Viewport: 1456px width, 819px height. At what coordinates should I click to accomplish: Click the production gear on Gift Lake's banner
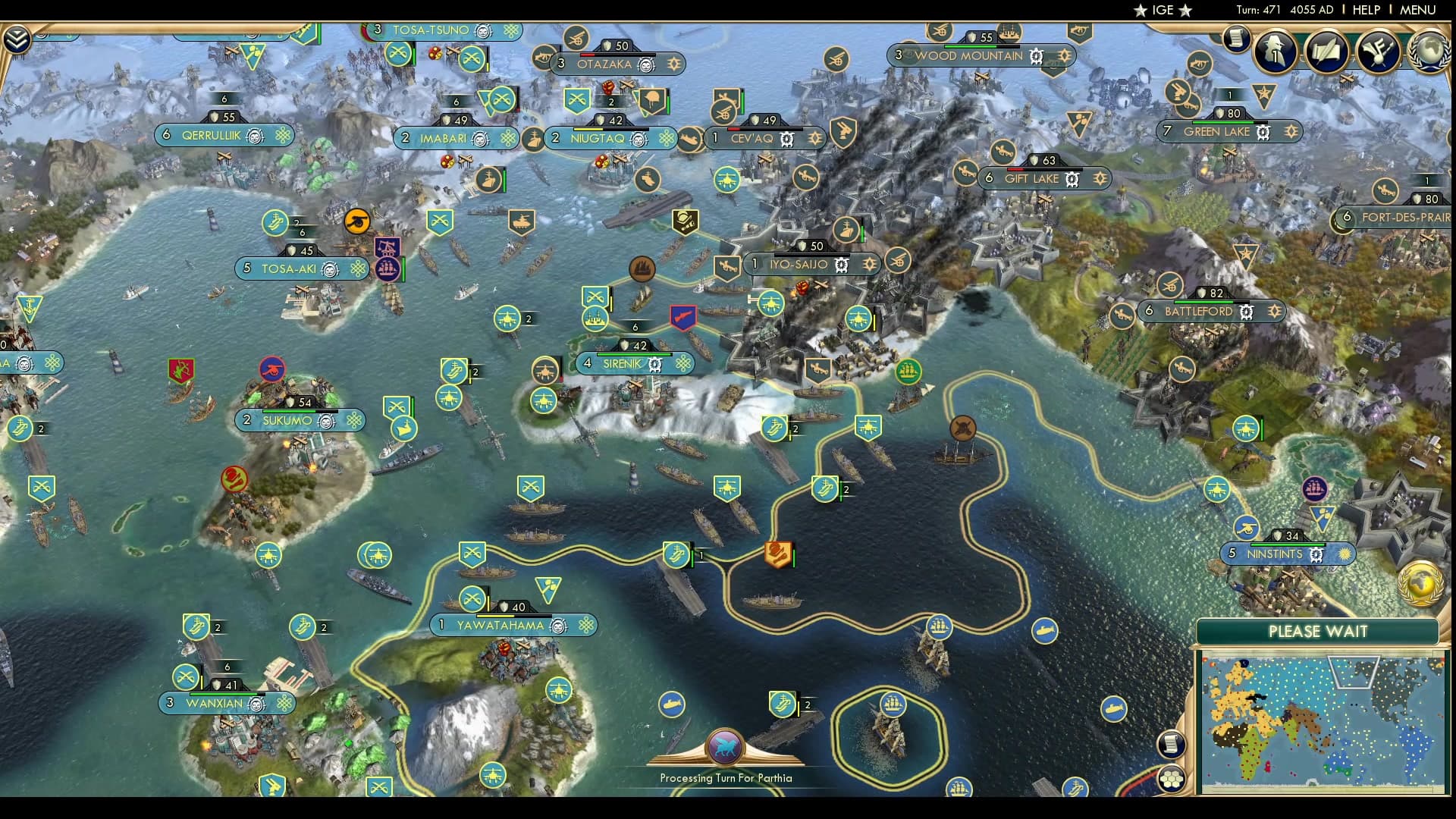click(1072, 180)
